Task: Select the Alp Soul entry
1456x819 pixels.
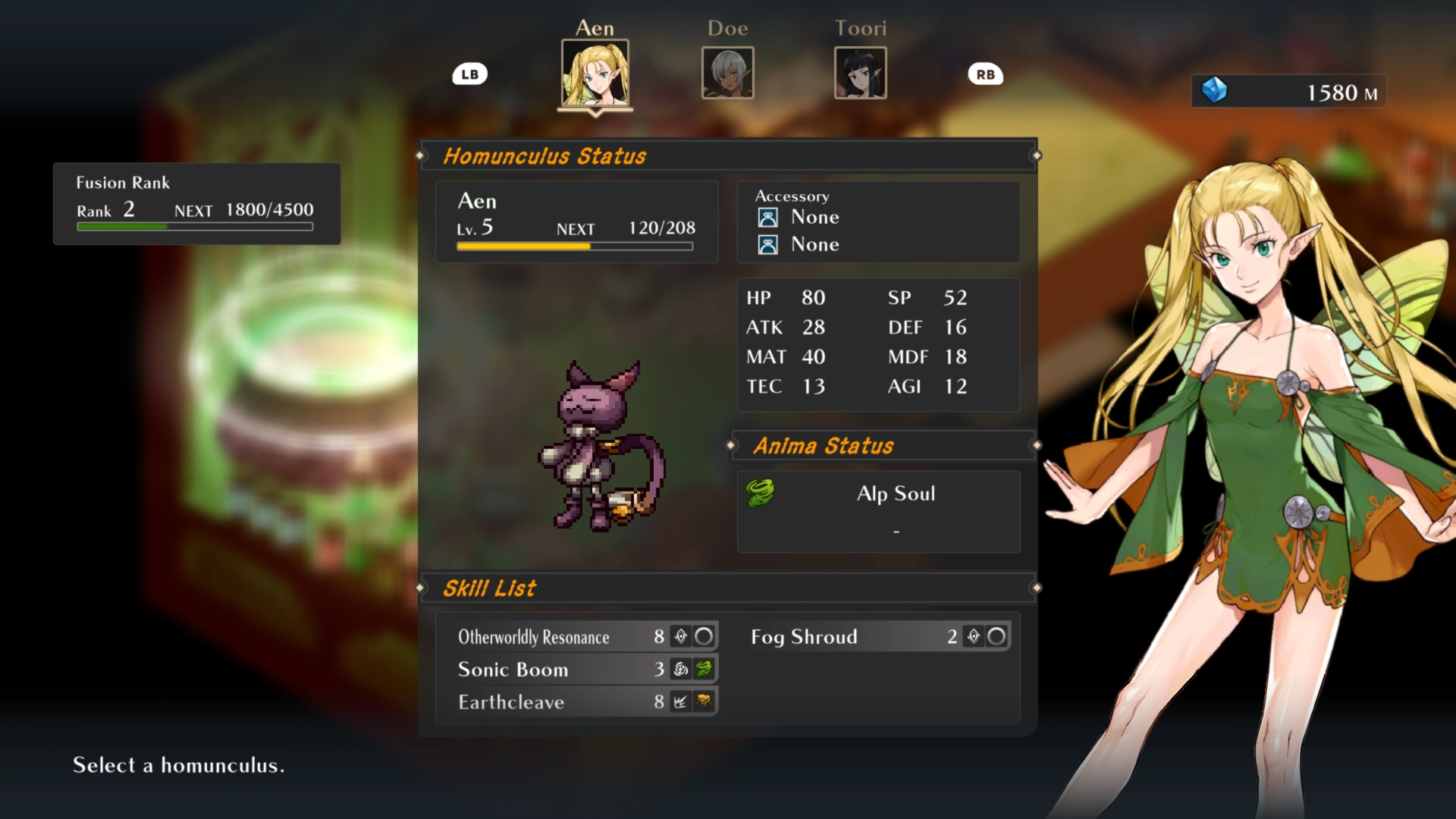Action: [897, 493]
